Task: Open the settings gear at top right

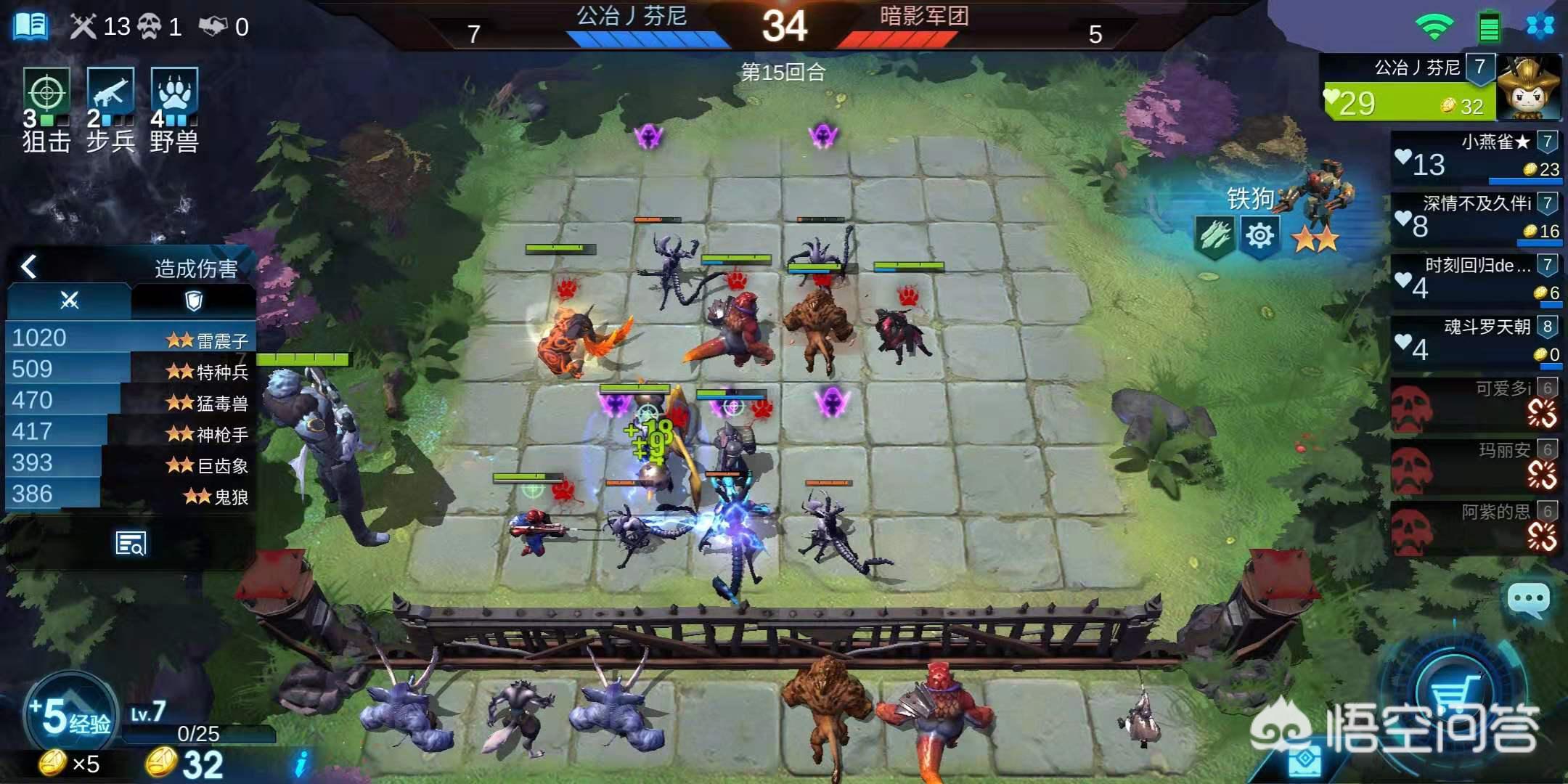Action: point(1540,27)
